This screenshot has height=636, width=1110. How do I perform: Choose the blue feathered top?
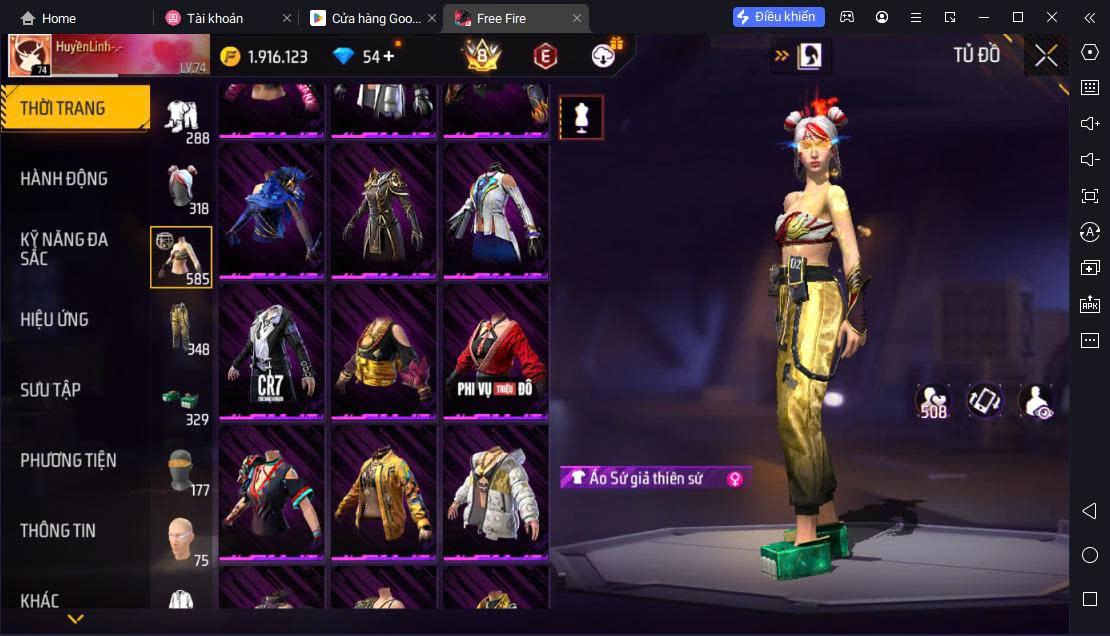[272, 209]
